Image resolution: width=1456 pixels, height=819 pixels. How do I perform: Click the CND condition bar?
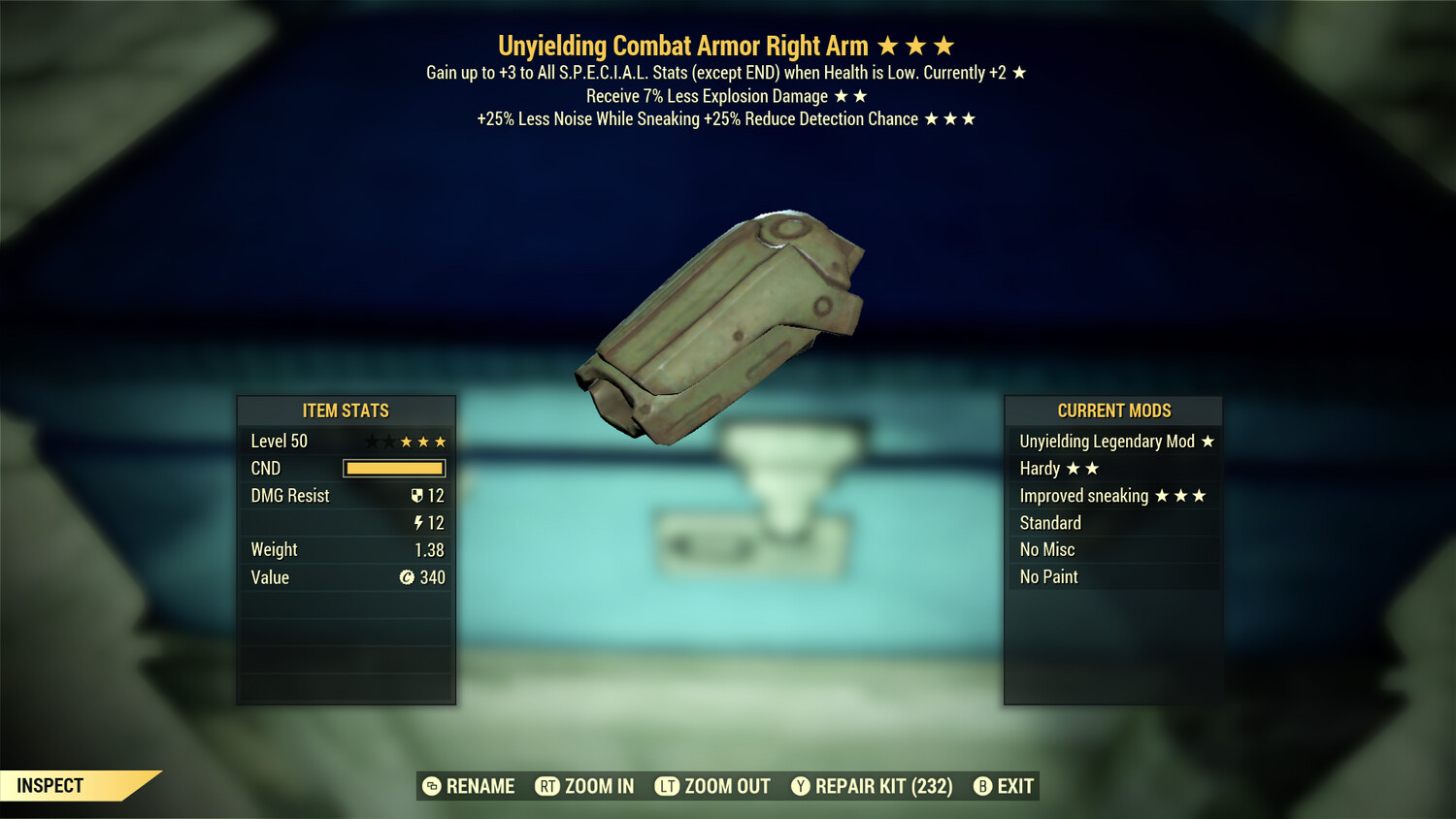393,468
